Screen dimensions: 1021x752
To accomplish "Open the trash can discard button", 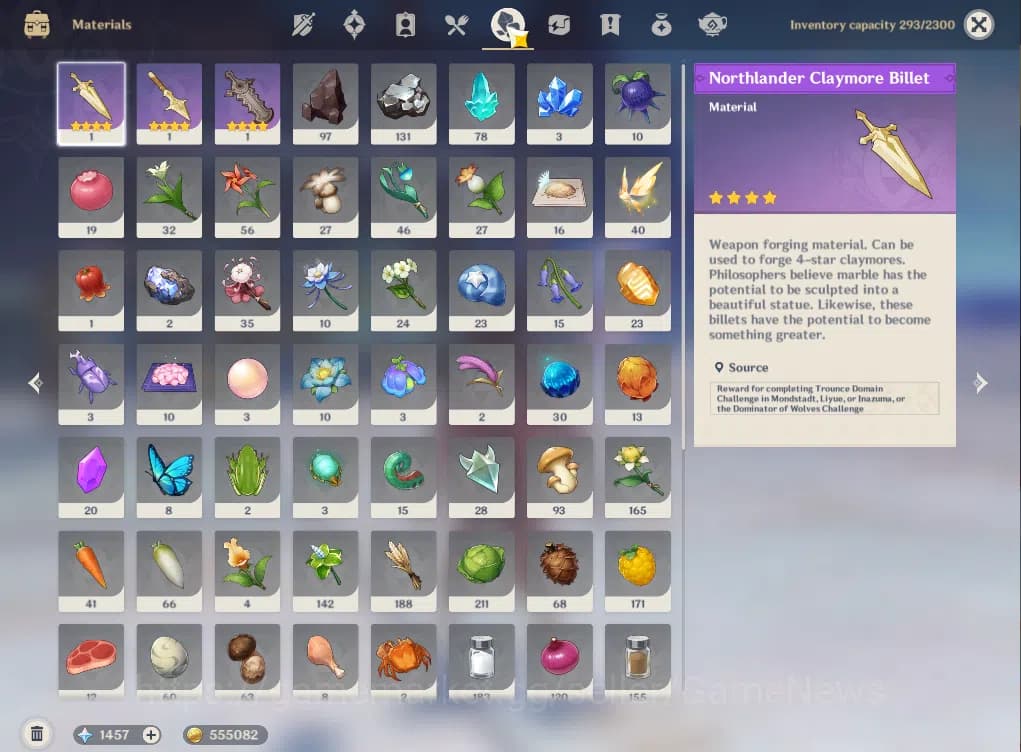I will (37, 734).
